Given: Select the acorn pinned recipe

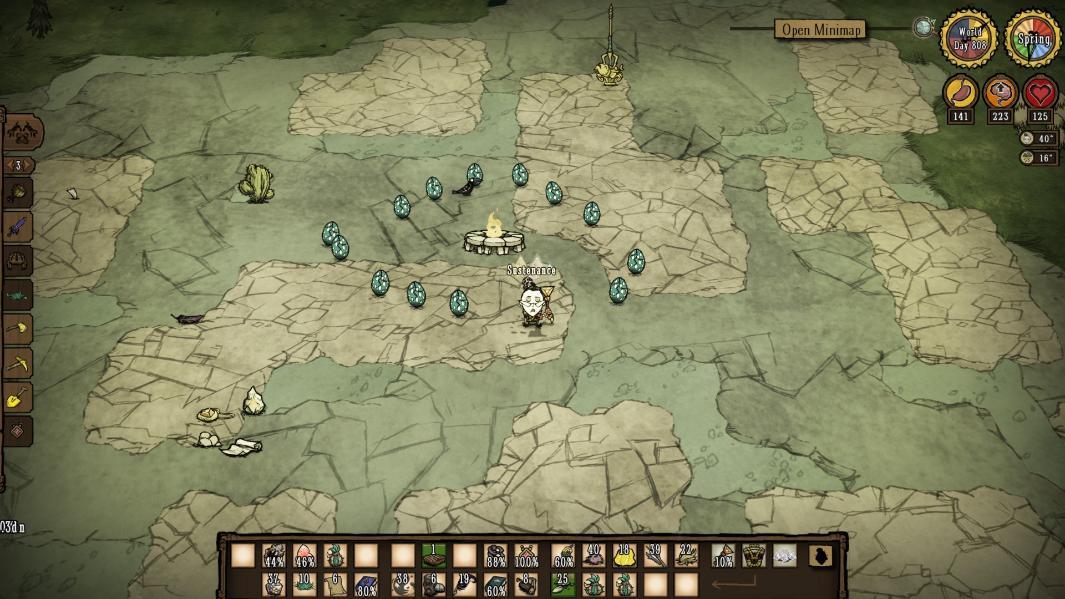Looking at the screenshot, I should (19, 192).
